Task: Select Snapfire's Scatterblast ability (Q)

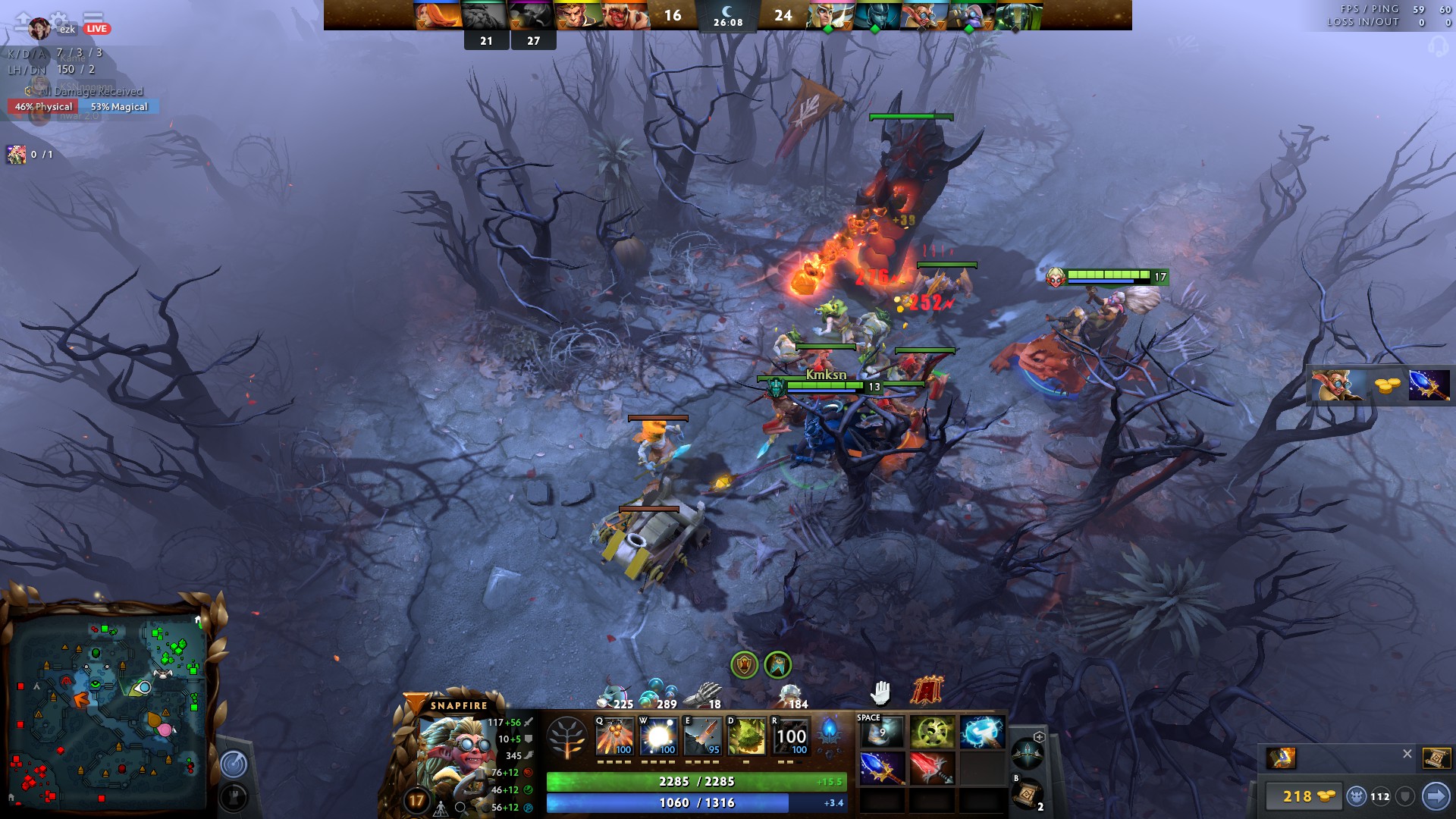Action: tap(614, 736)
